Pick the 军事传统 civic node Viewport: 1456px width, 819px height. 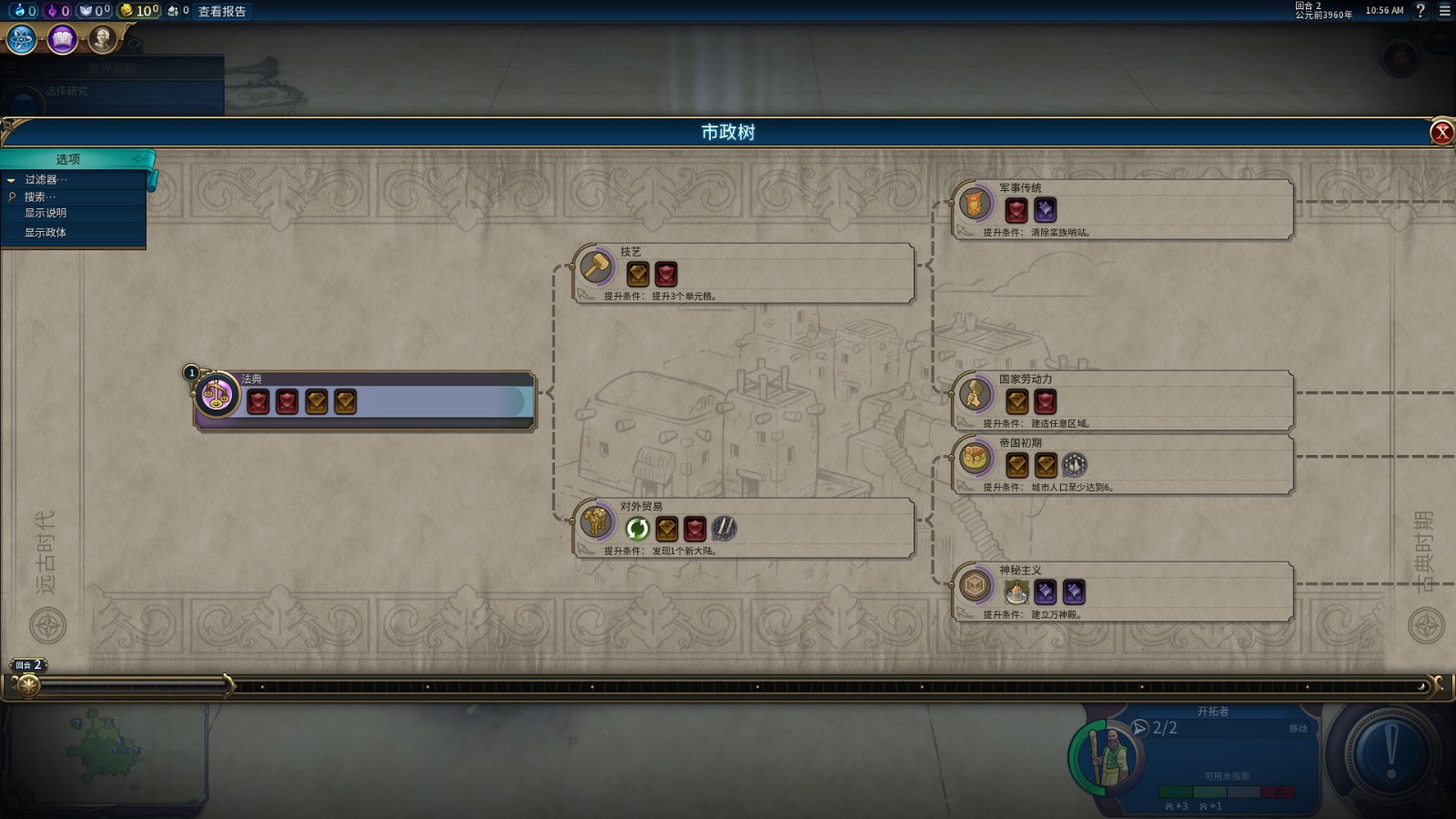[x=1122, y=208]
